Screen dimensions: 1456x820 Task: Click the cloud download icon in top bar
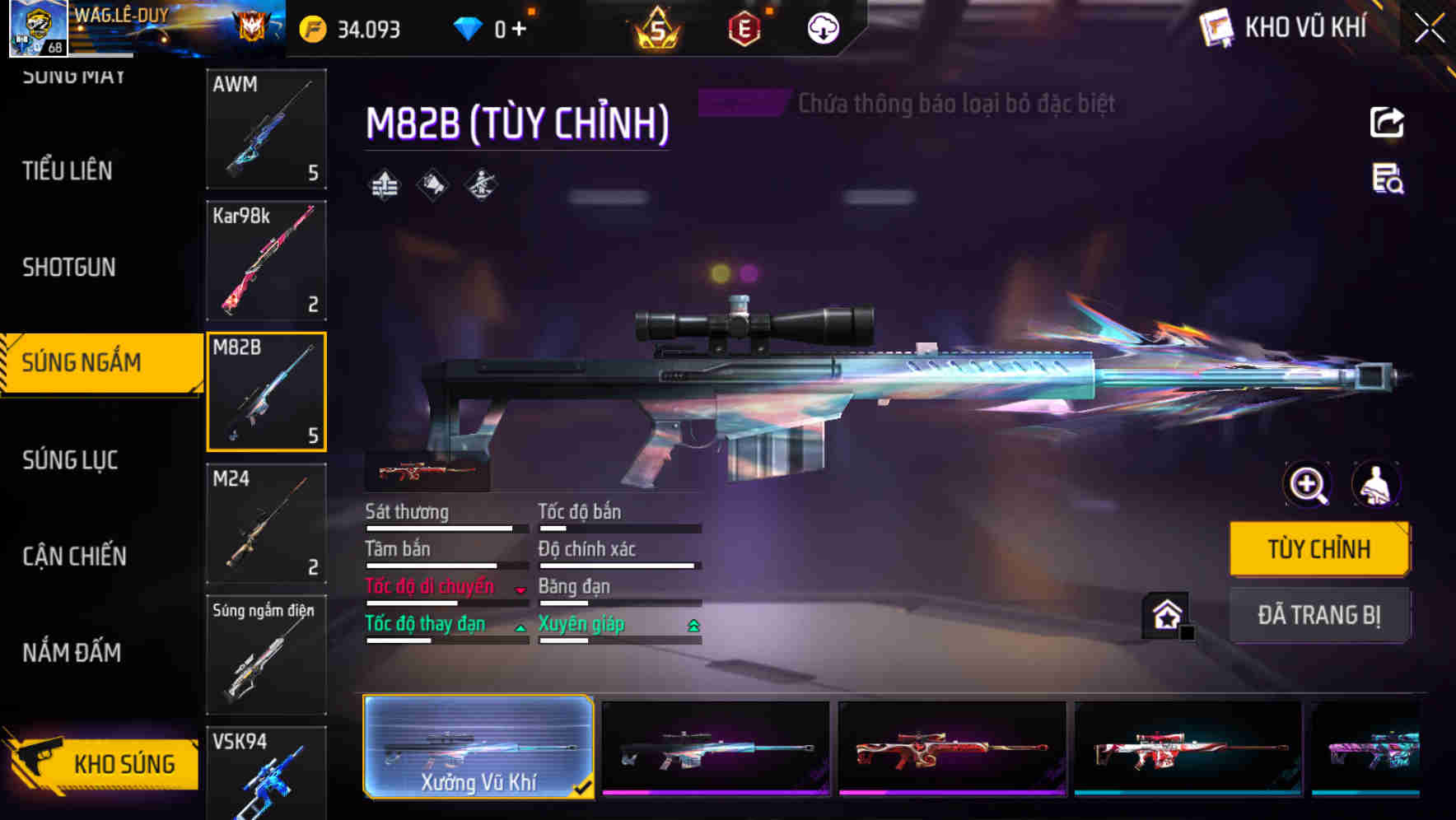[x=821, y=27]
